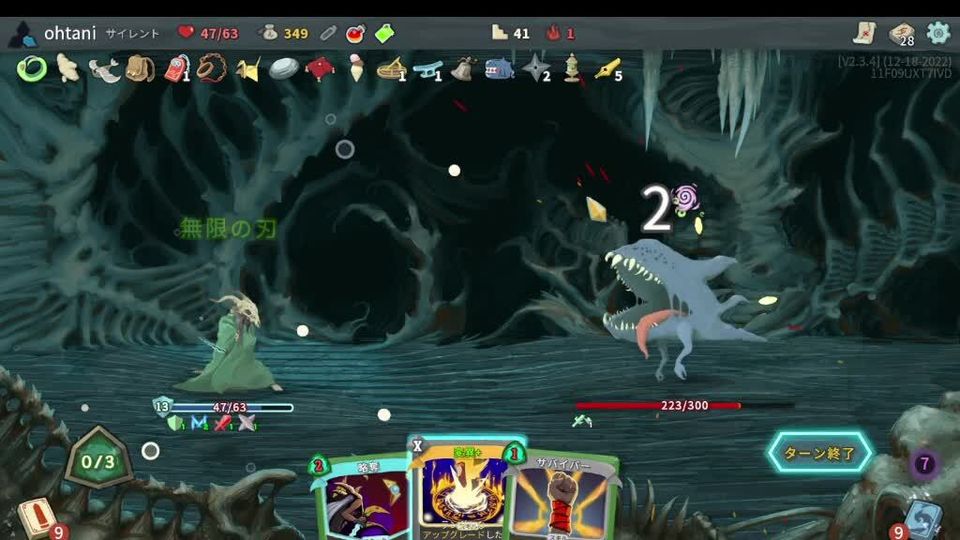View the full deck of 28 cards

(x=901, y=34)
